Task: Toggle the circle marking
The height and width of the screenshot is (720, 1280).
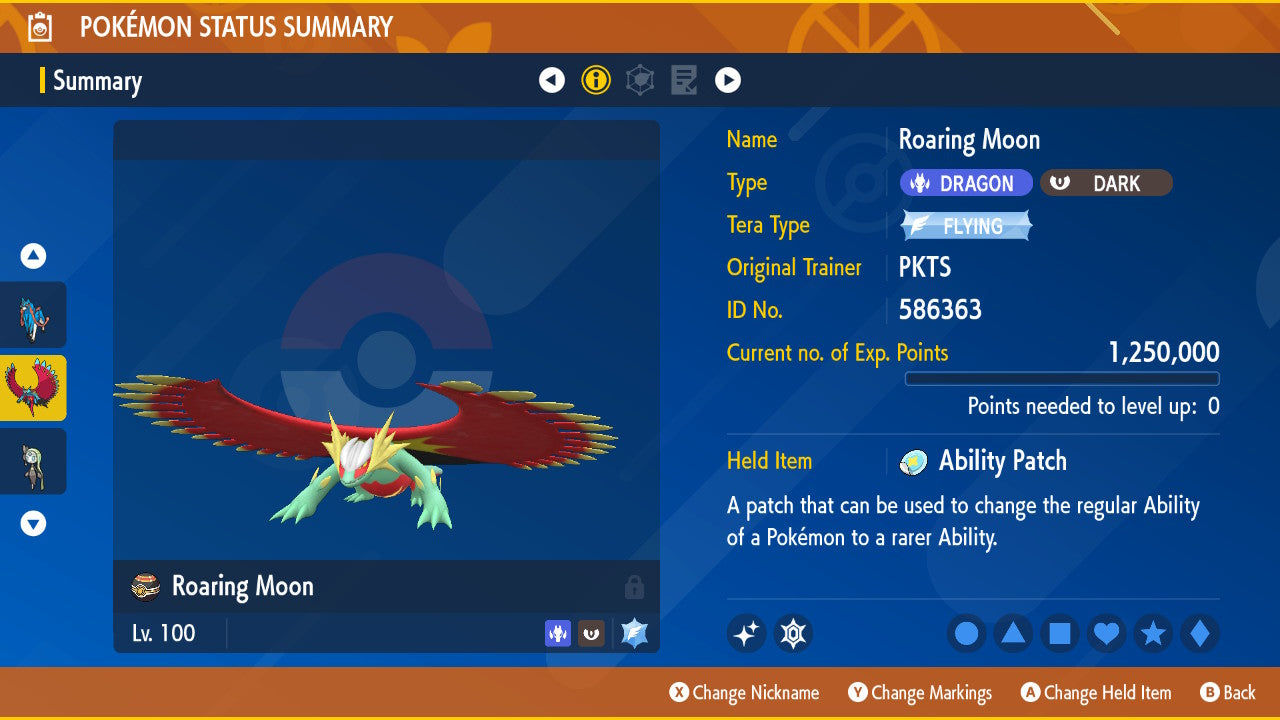Action: (966, 633)
